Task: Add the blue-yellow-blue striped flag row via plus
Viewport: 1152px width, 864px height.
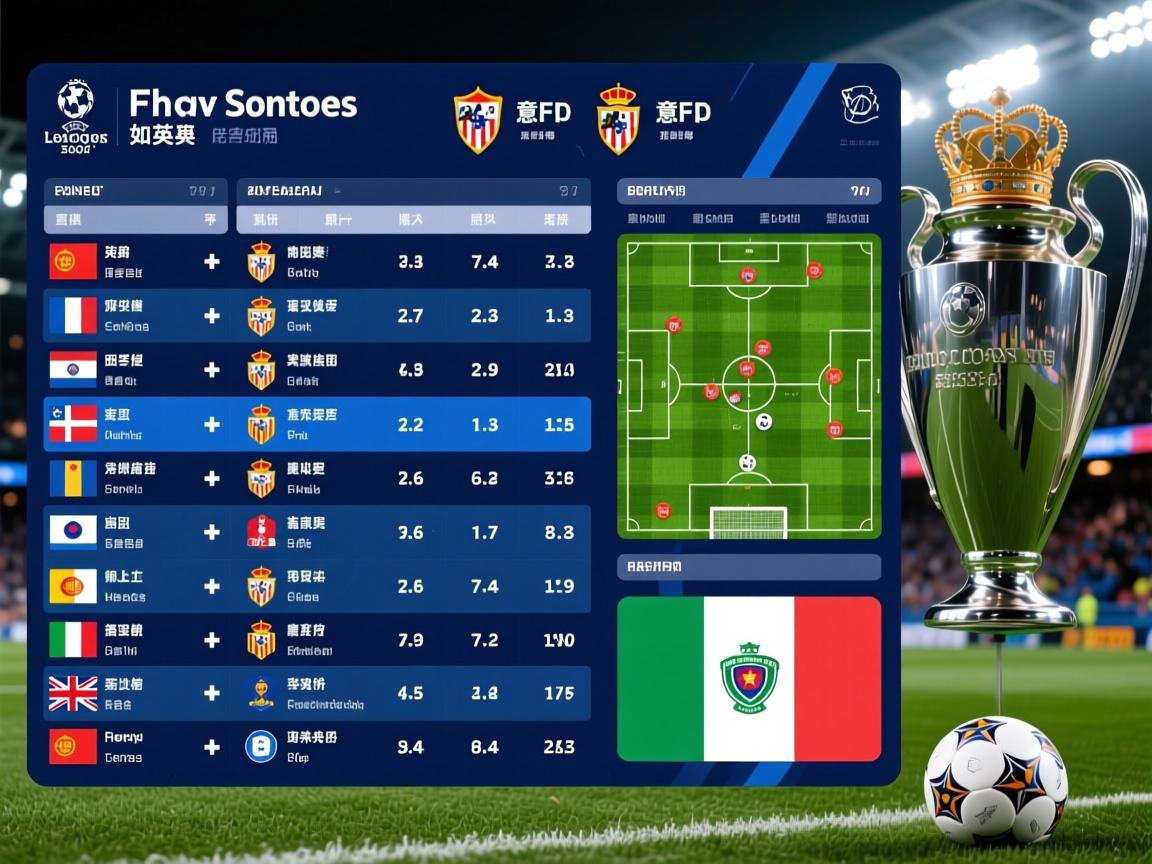Action: 212,478
